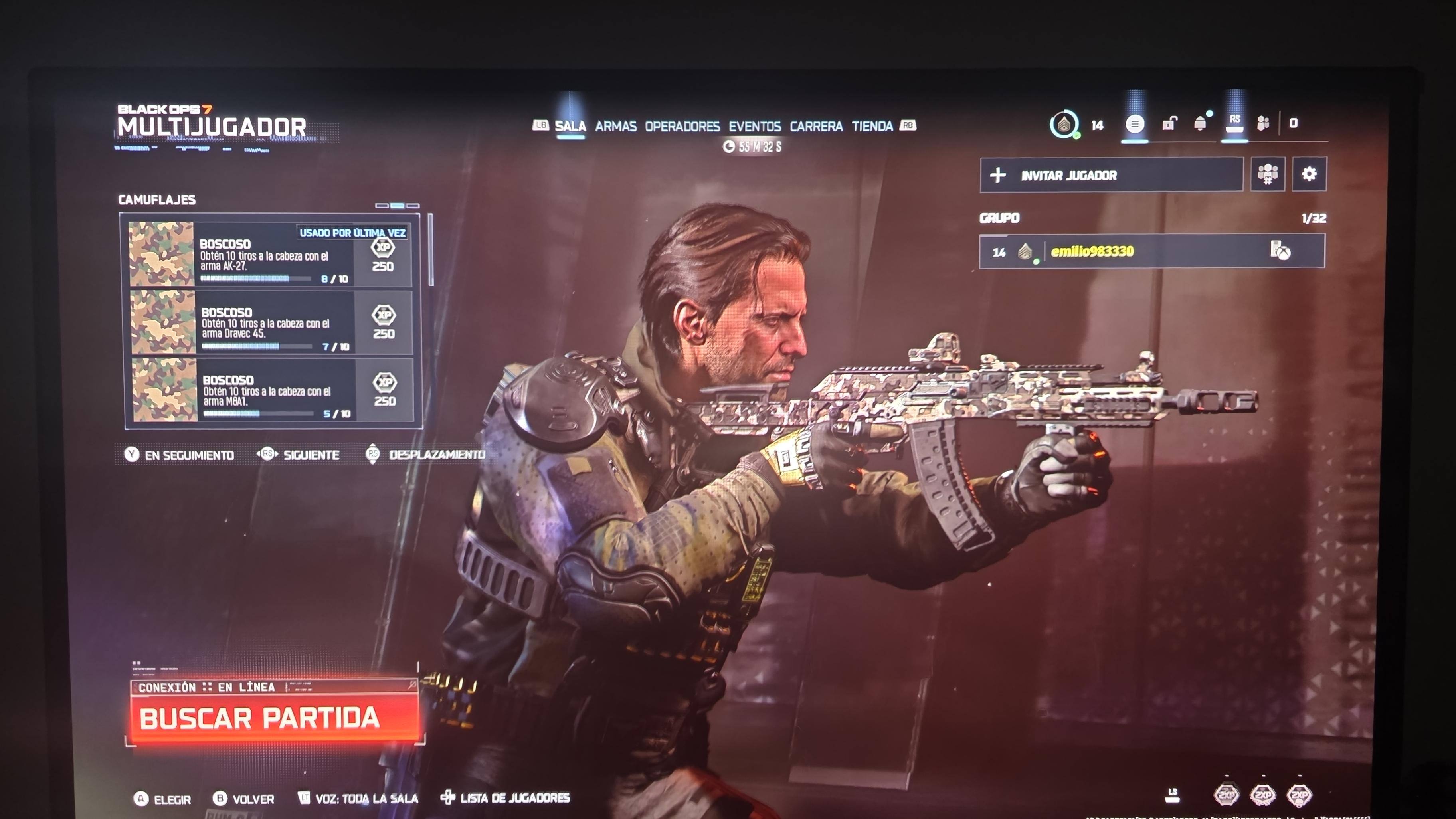Select the emilio983330 player row

click(x=1151, y=251)
